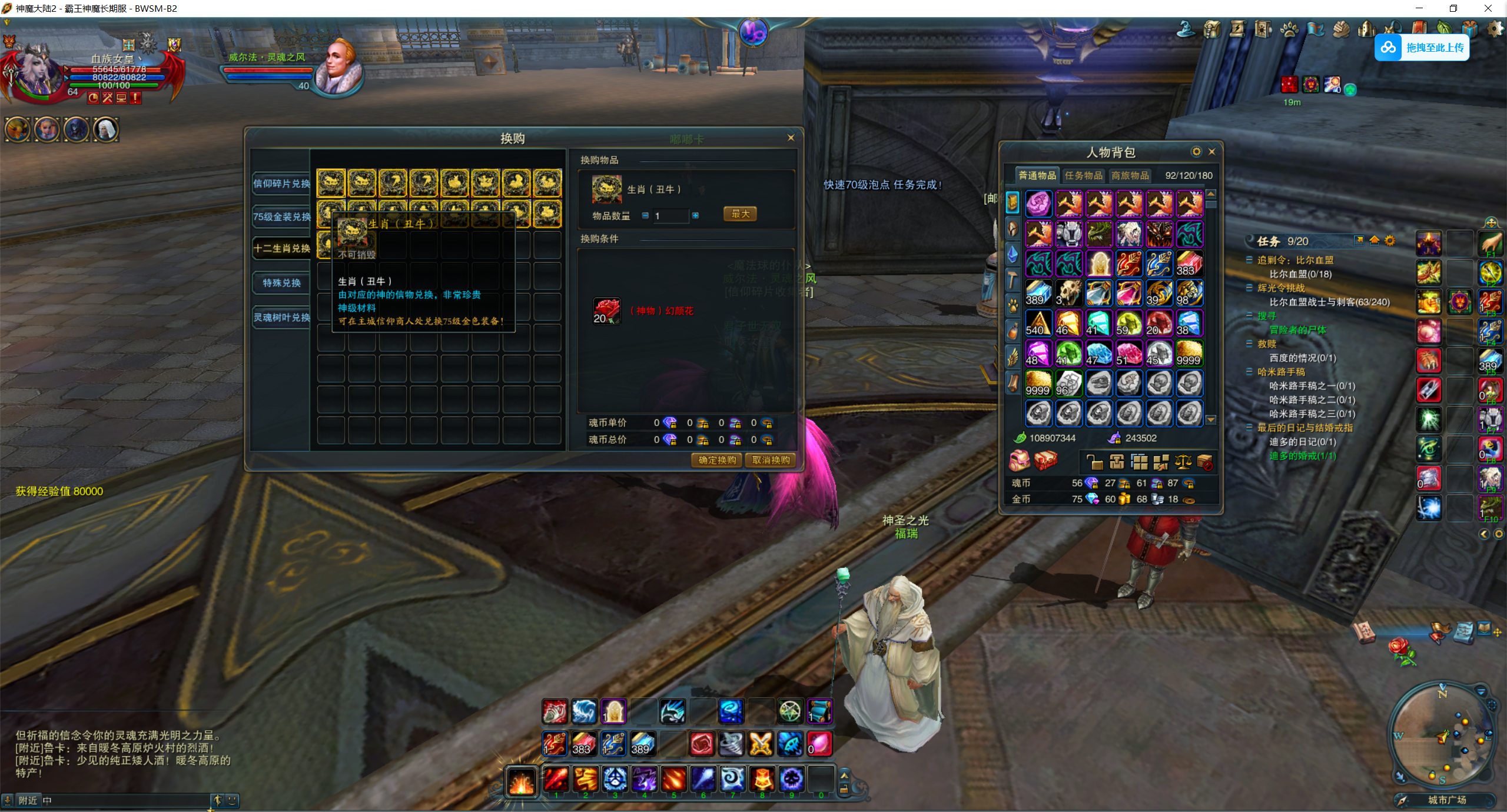1507x812 pixels.
Task: Open the 商旅物品 bag tab
Action: click(1130, 175)
